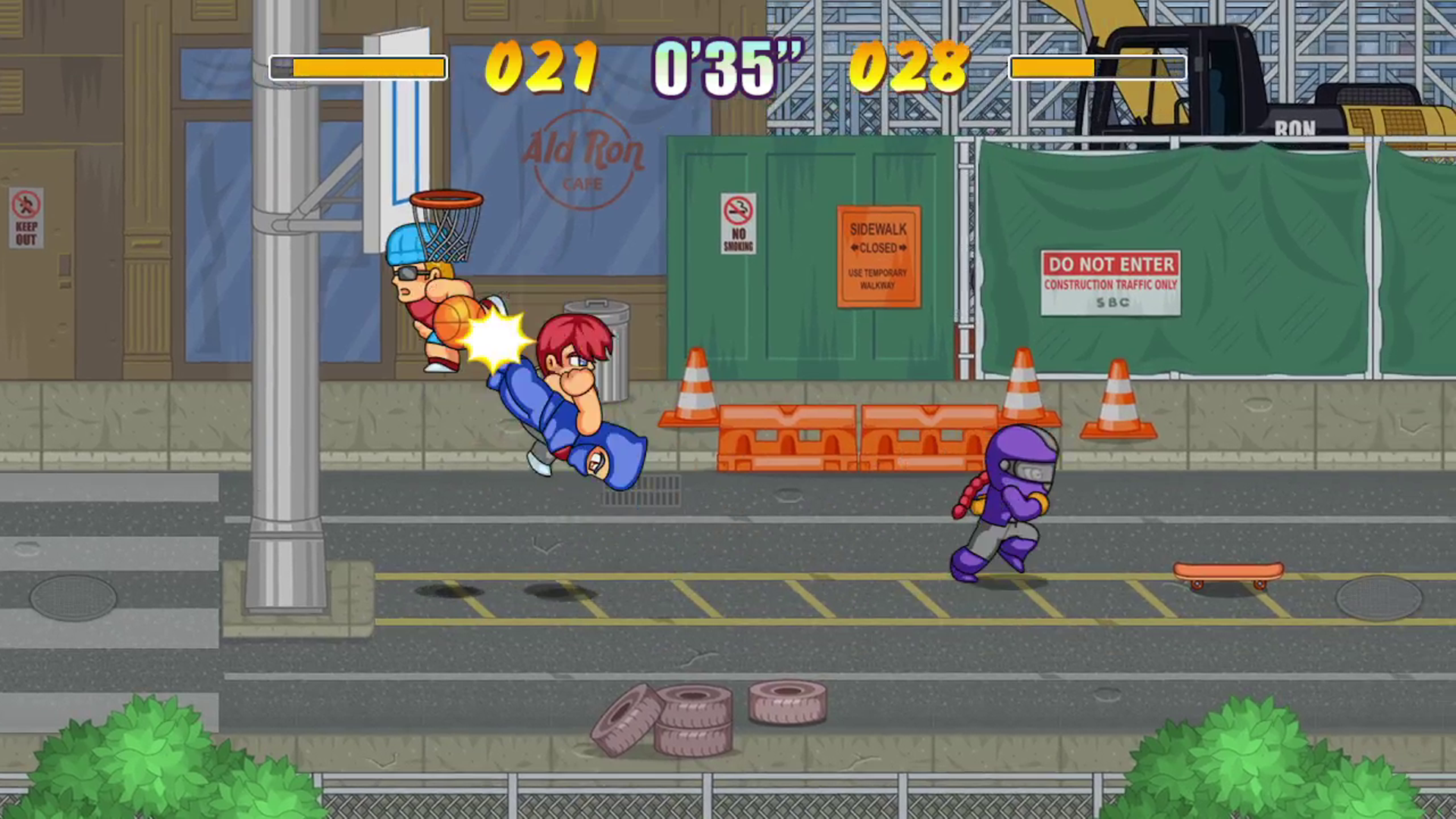Toggle the right yellow health bar
This screenshot has width=1456, height=819.
(x=1097, y=67)
